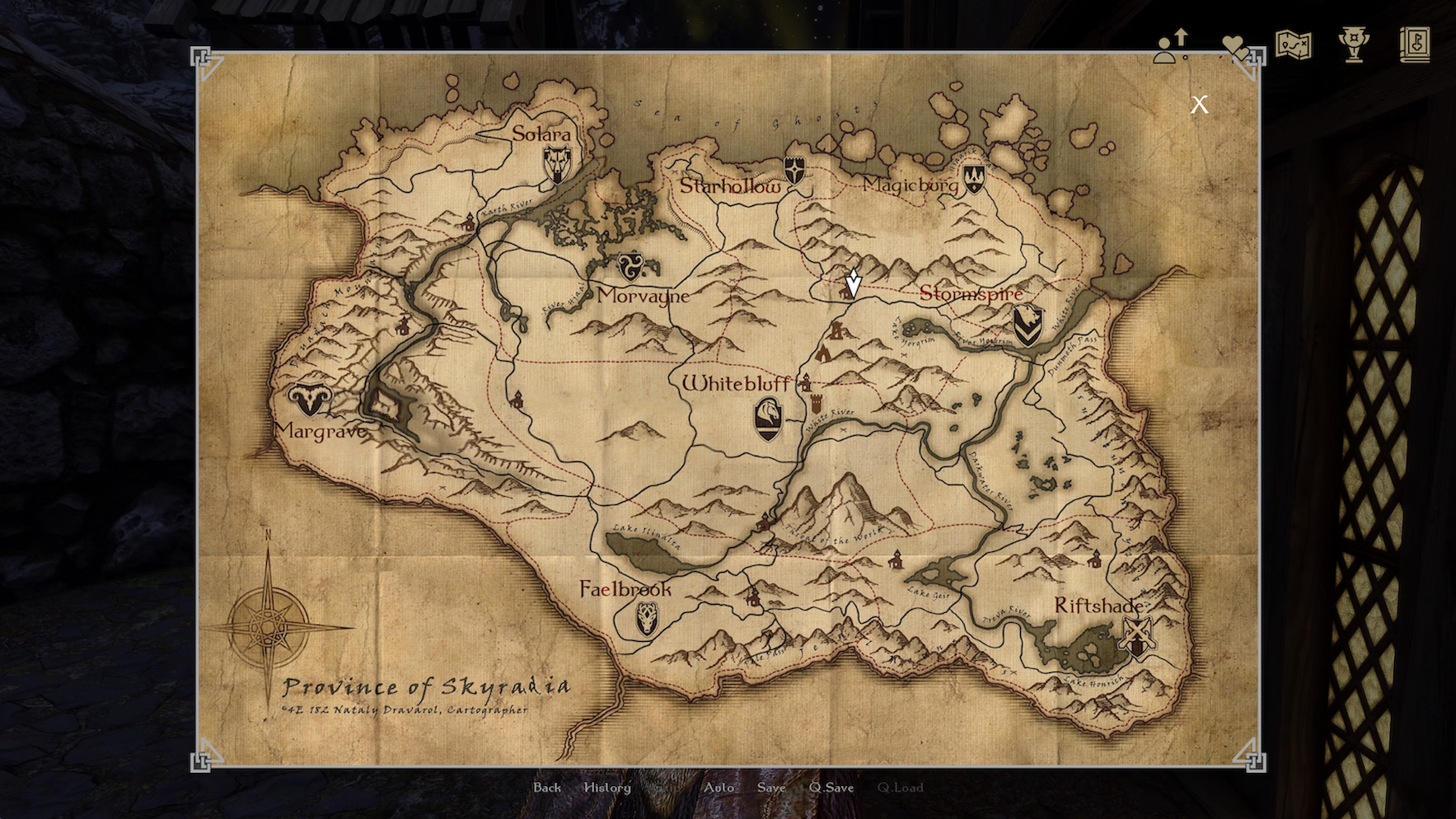Click the folded map icon
The image size is (1456, 819).
pyautogui.click(x=1293, y=44)
